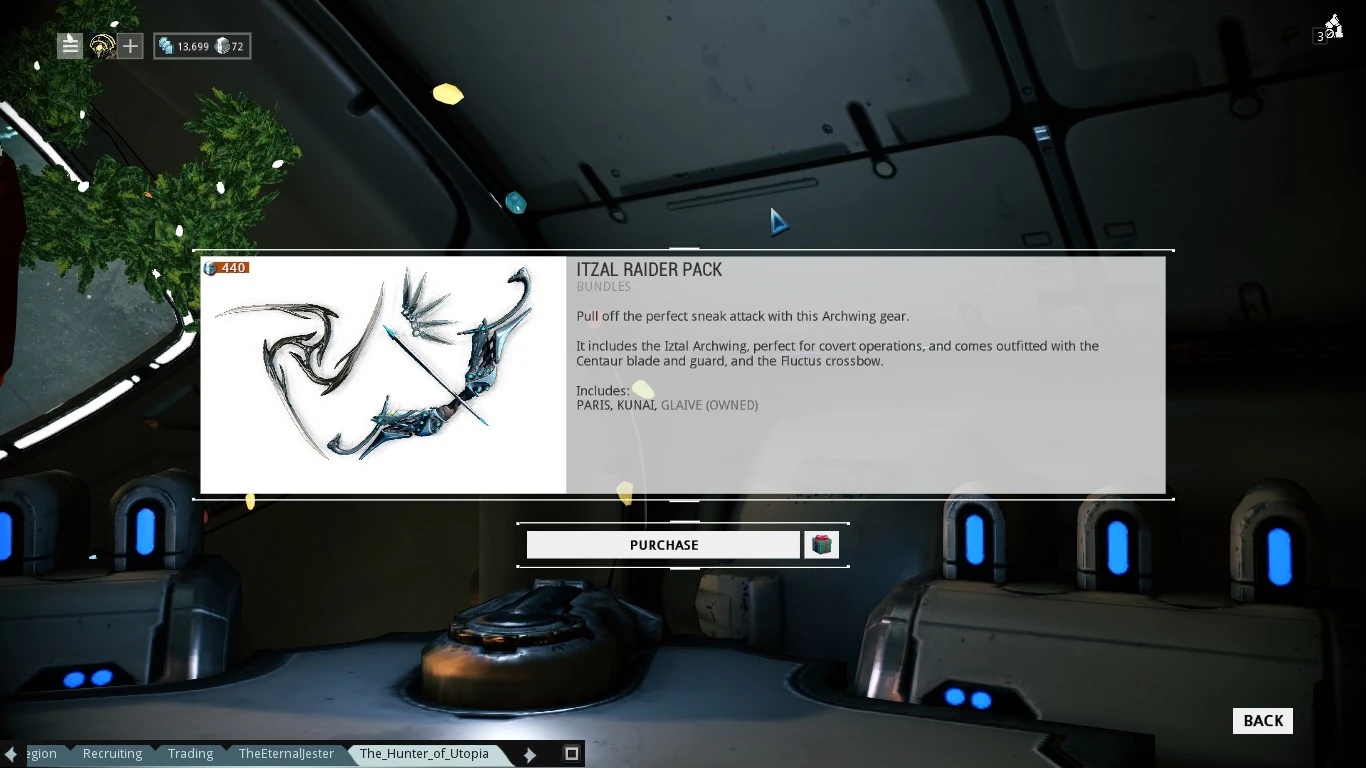Image resolution: width=1366 pixels, height=768 pixels.
Task: Click the clan emblem icon at top left
Action: coord(101,45)
